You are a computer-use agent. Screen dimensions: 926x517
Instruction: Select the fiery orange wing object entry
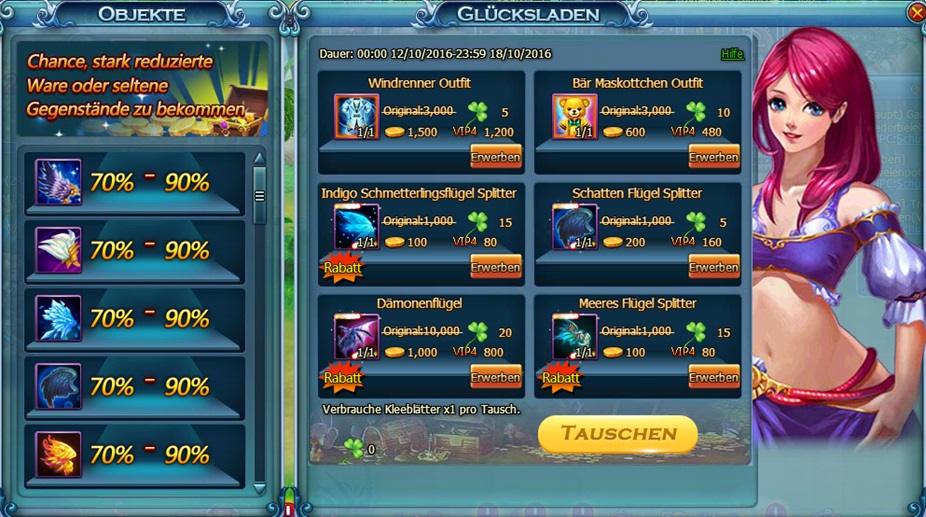coord(58,454)
